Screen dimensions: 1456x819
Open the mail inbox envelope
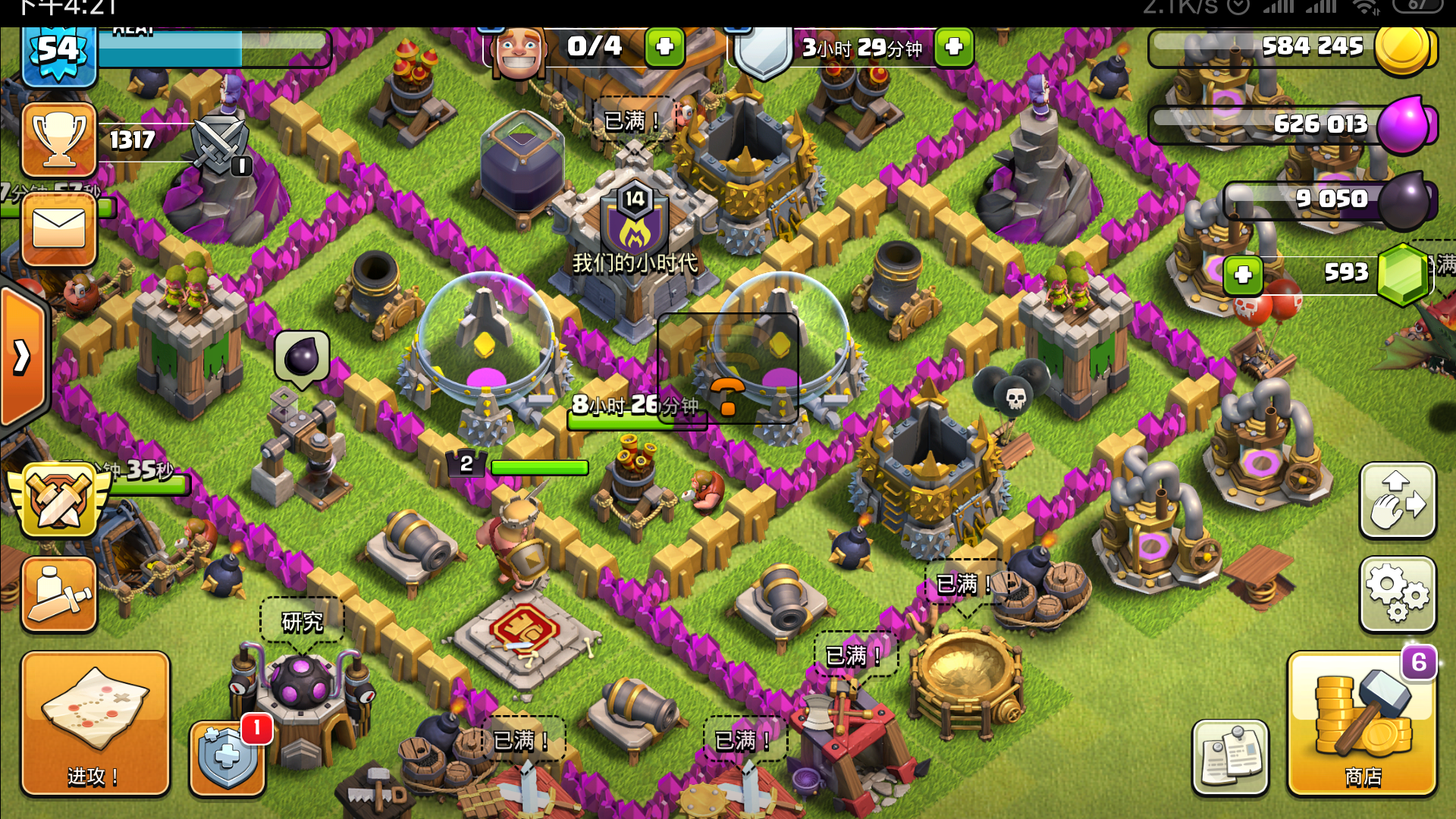point(59,228)
